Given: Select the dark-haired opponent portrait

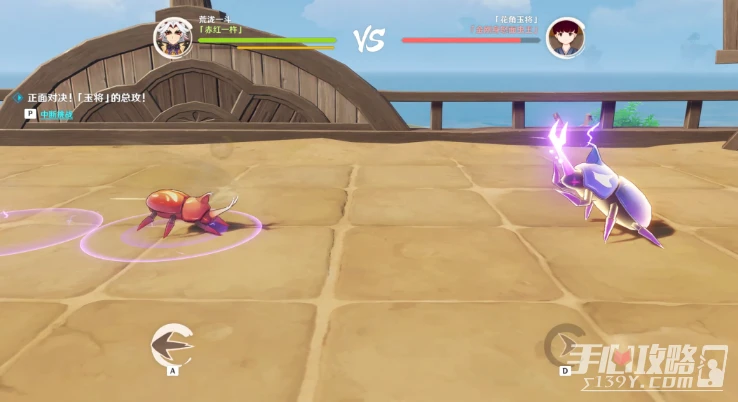Looking at the screenshot, I should (x=565, y=38).
